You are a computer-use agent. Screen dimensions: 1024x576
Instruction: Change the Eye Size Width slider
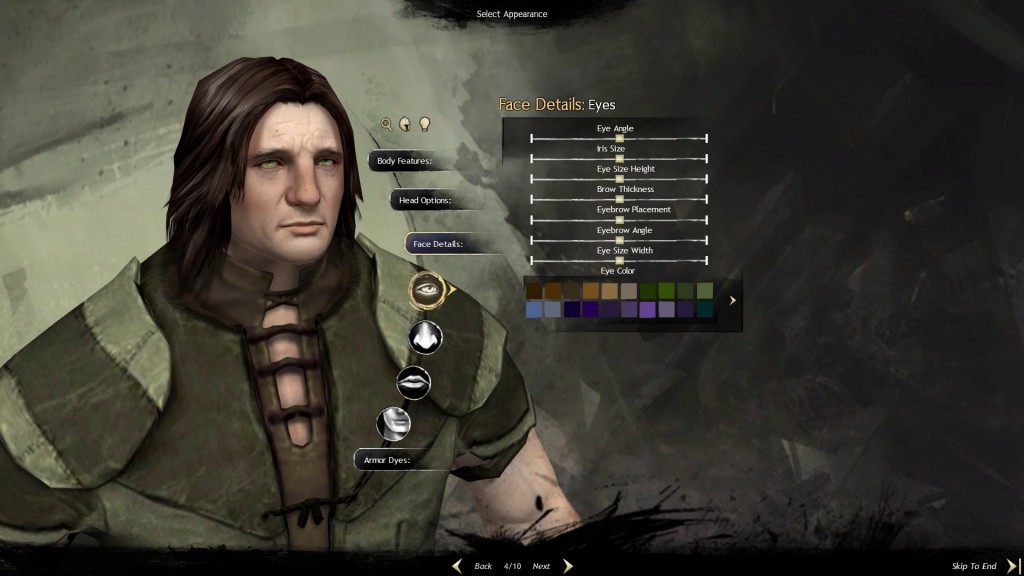[619, 260]
